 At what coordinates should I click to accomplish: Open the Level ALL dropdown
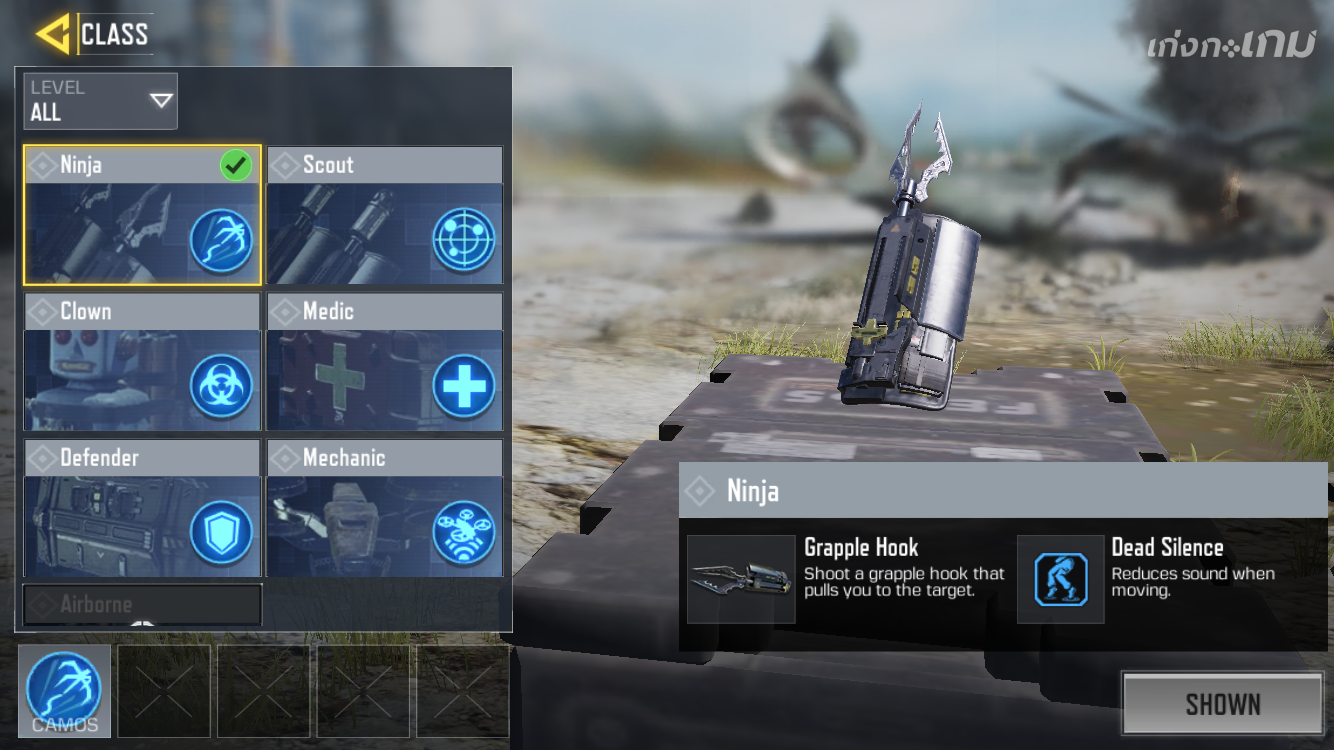tap(101, 101)
